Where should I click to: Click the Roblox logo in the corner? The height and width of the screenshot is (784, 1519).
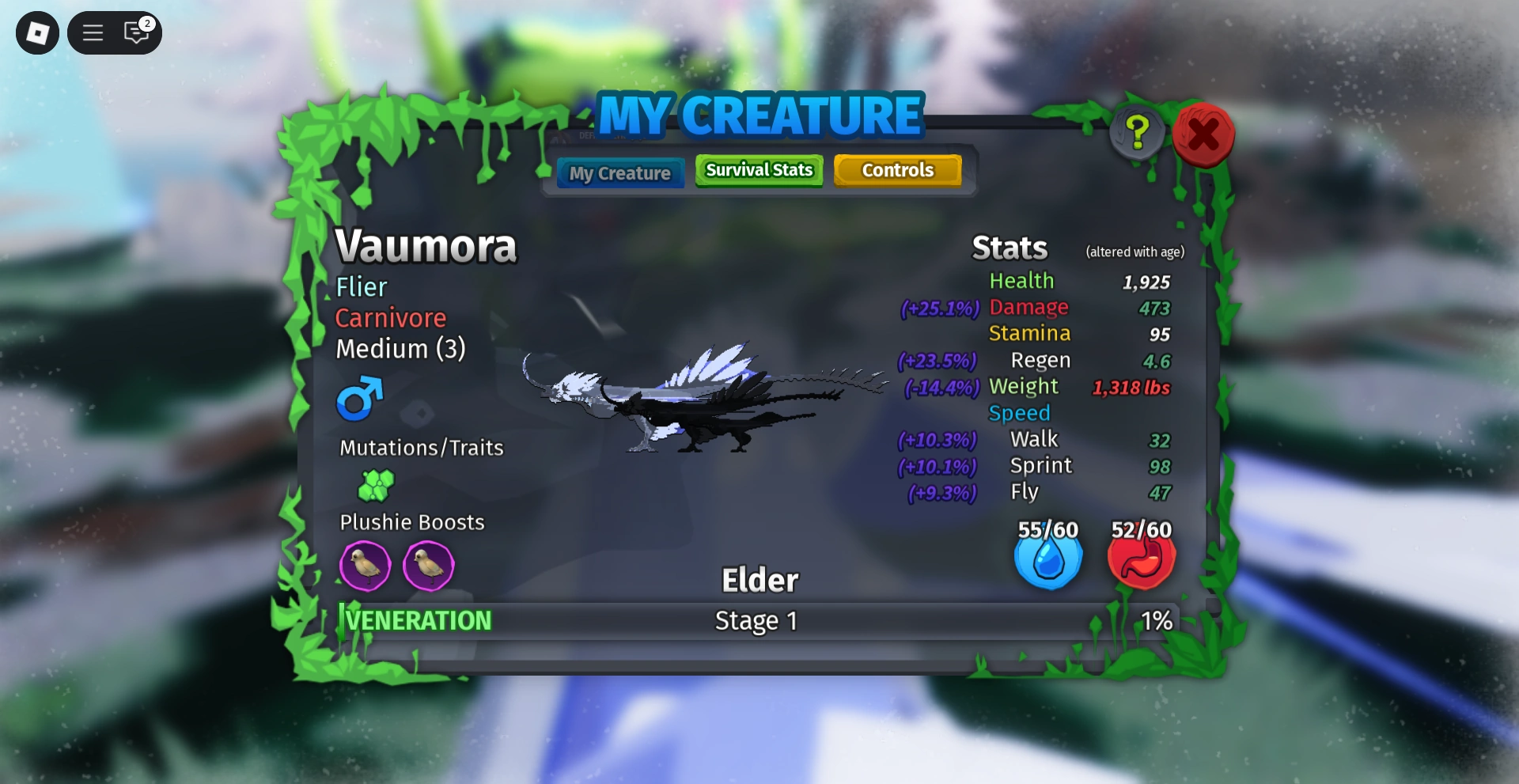click(36, 32)
